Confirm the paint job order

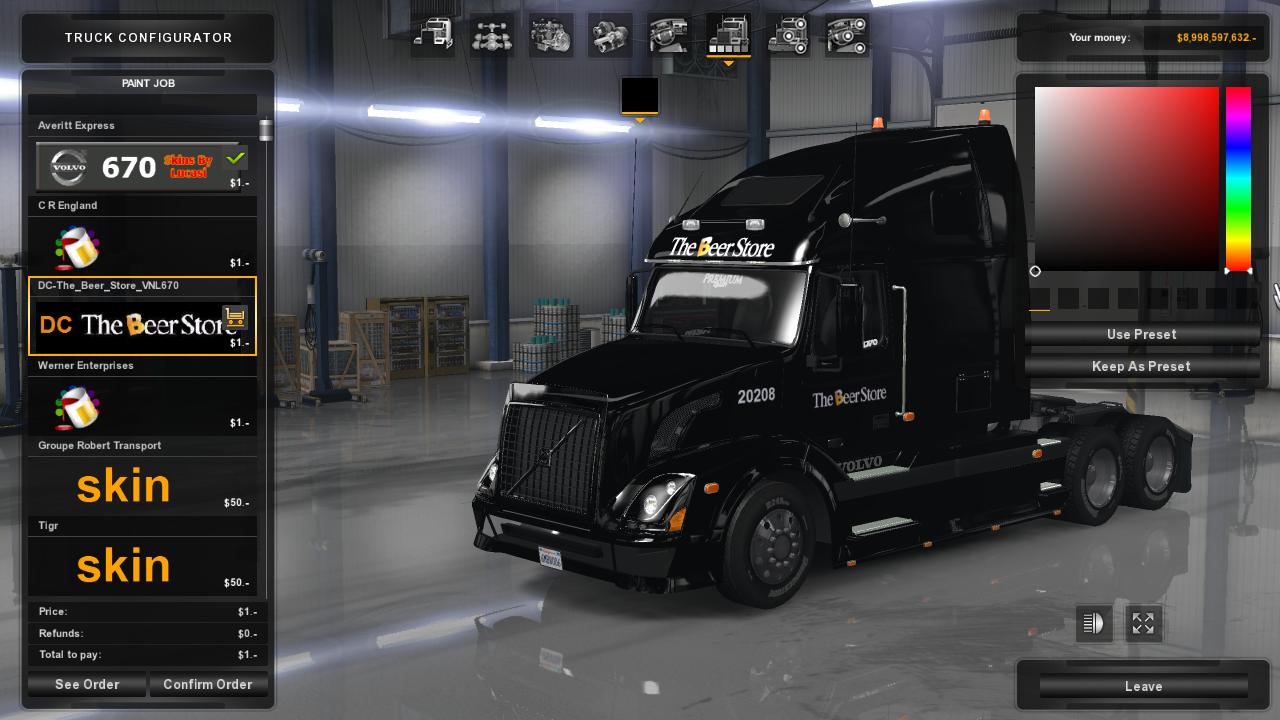pyautogui.click(x=208, y=685)
